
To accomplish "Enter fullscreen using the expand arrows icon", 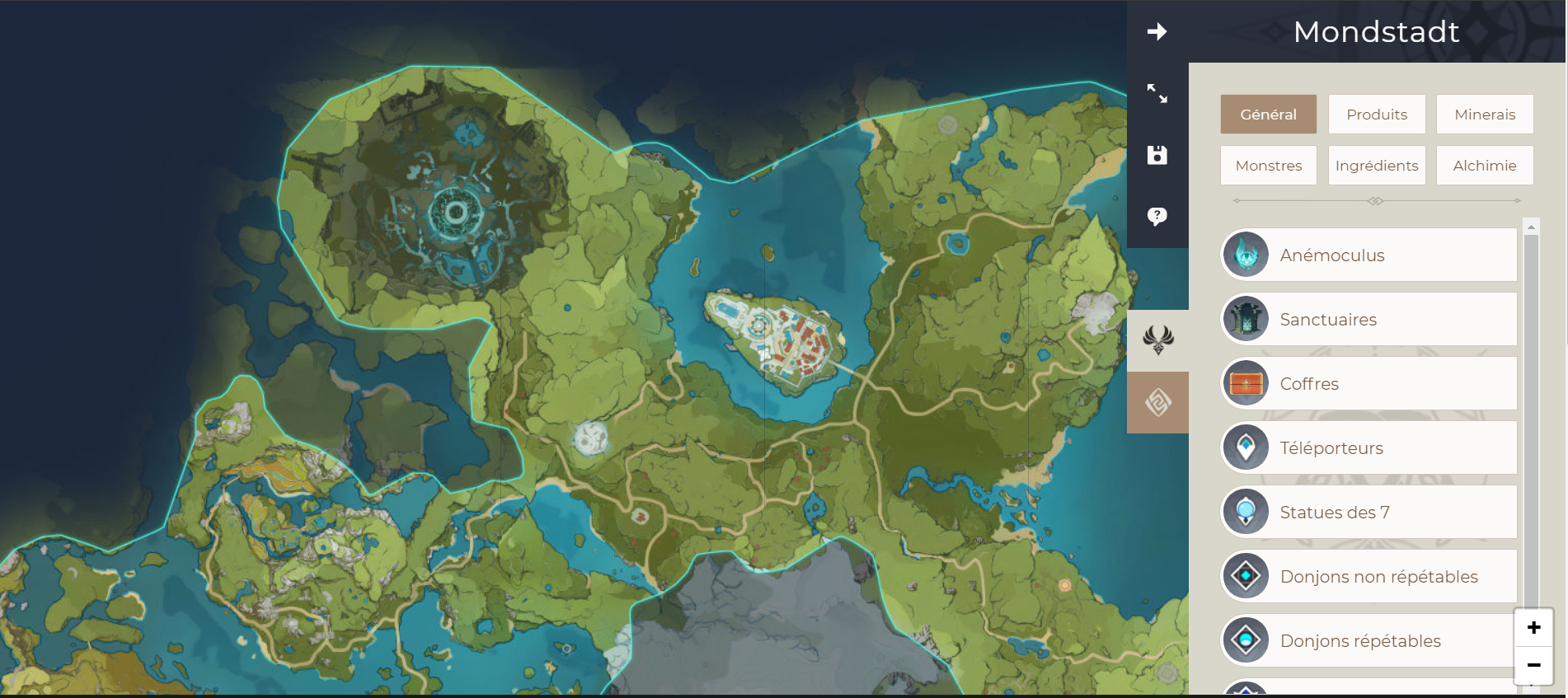I will (x=1157, y=95).
